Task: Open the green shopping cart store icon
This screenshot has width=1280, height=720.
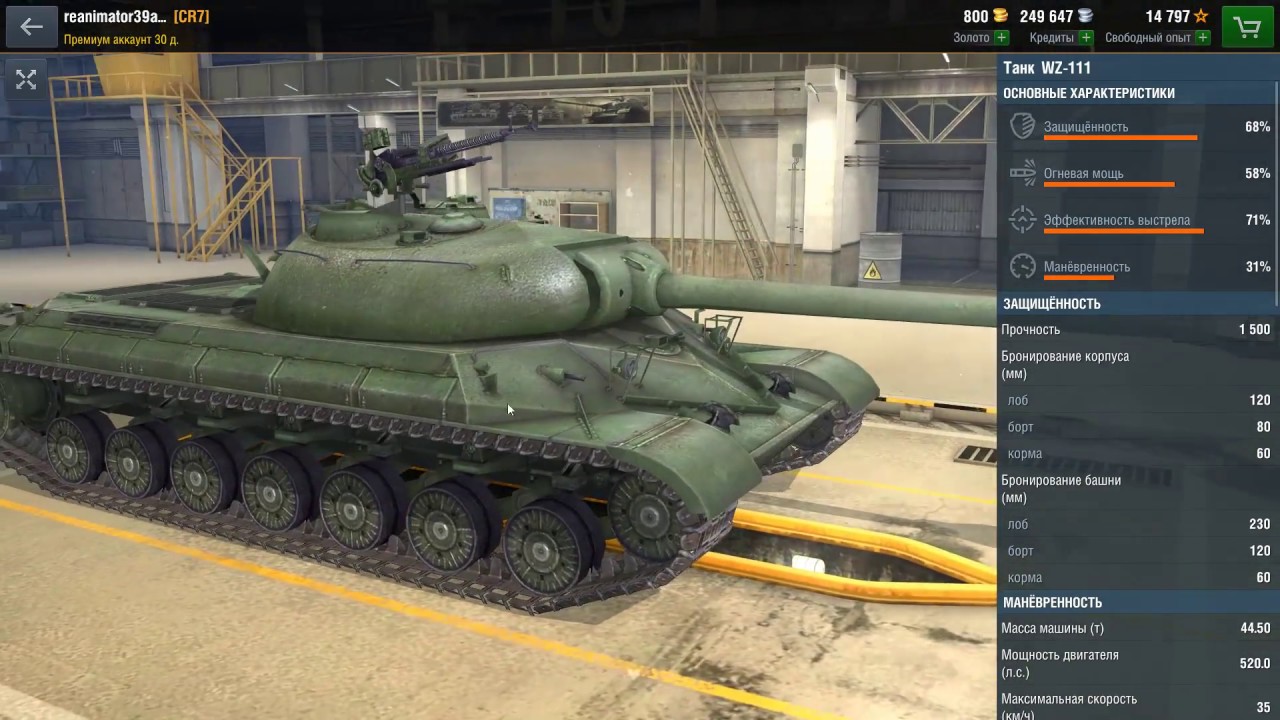Action: (1247, 26)
